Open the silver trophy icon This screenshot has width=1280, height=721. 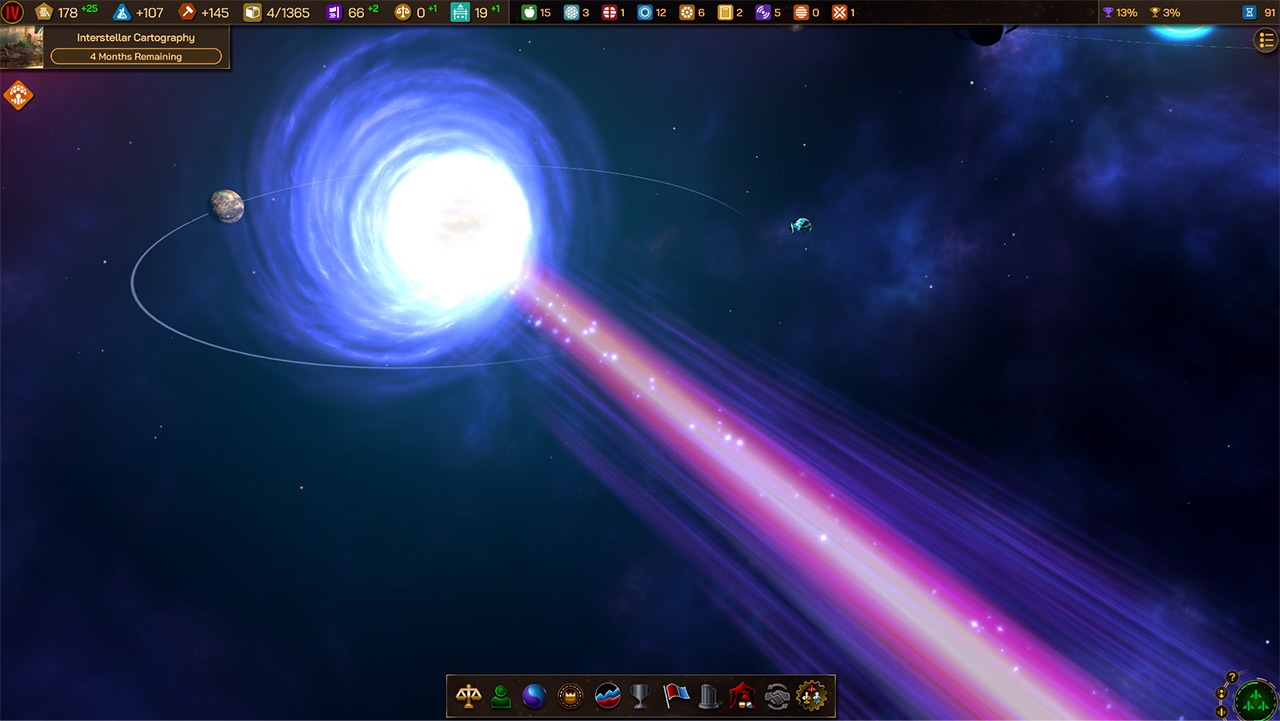pyautogui.click(x=641, y=696)
